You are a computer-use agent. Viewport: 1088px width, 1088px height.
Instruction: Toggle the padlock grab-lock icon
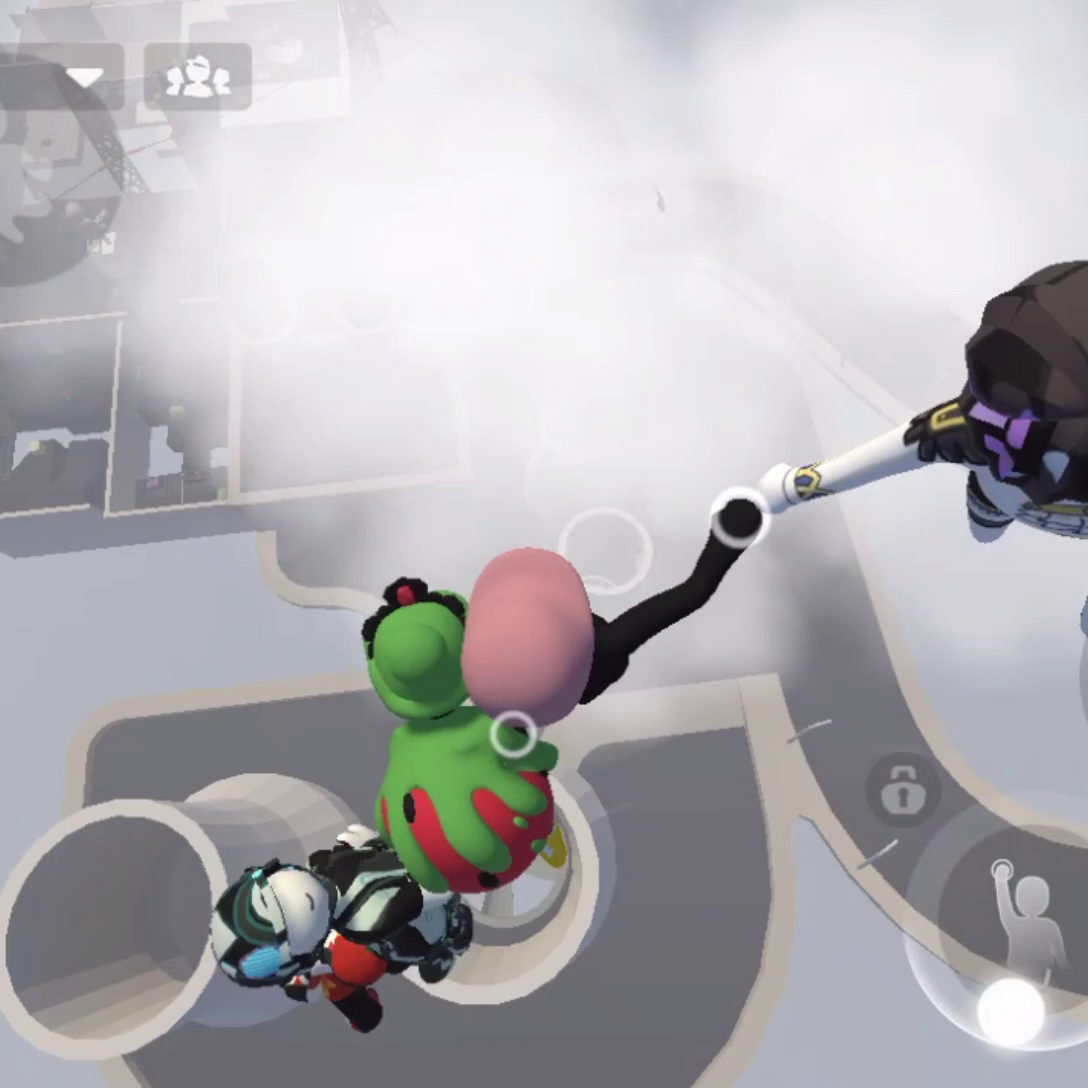[903, 790]
